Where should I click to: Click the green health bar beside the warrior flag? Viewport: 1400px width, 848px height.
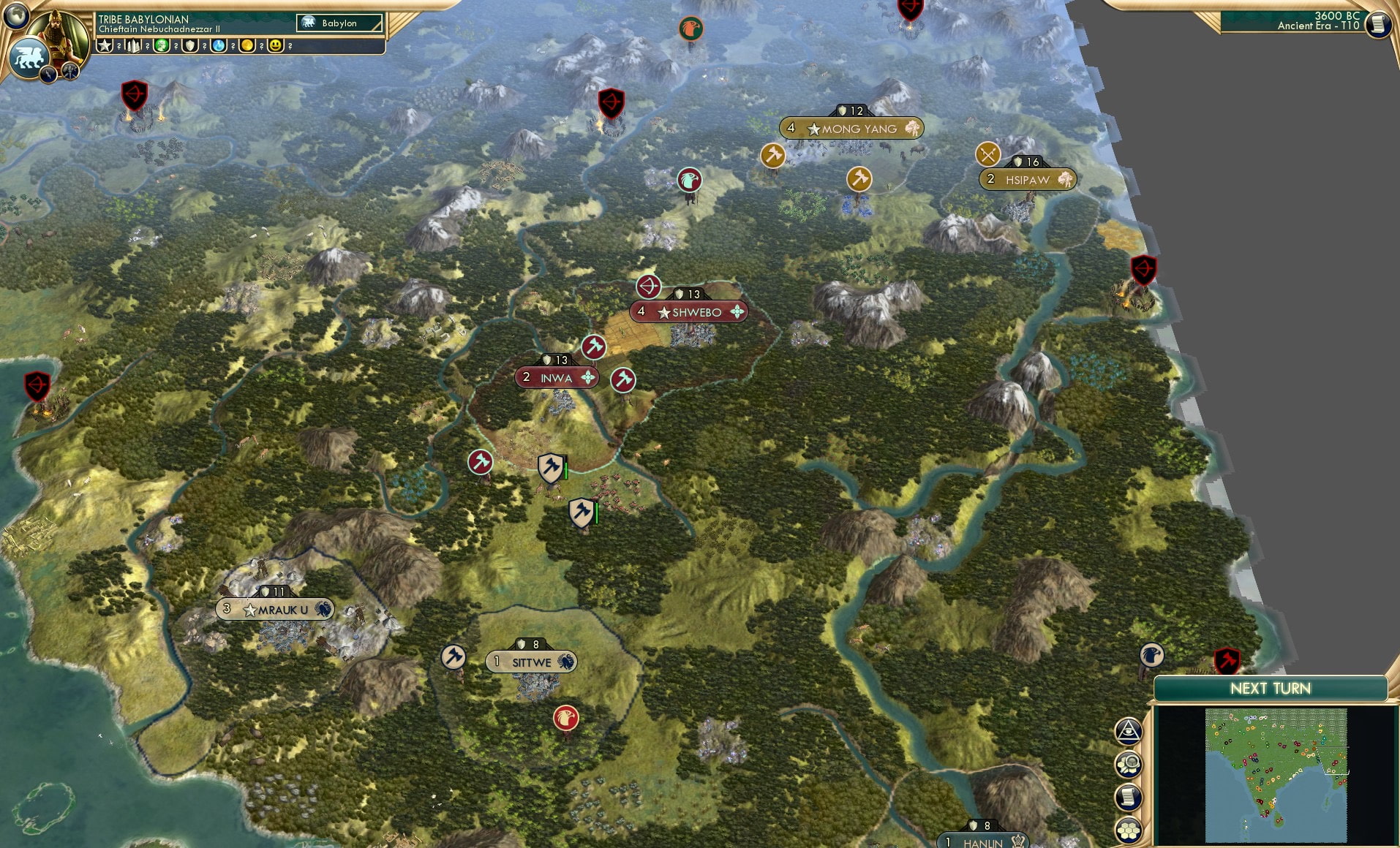[565, 470]
